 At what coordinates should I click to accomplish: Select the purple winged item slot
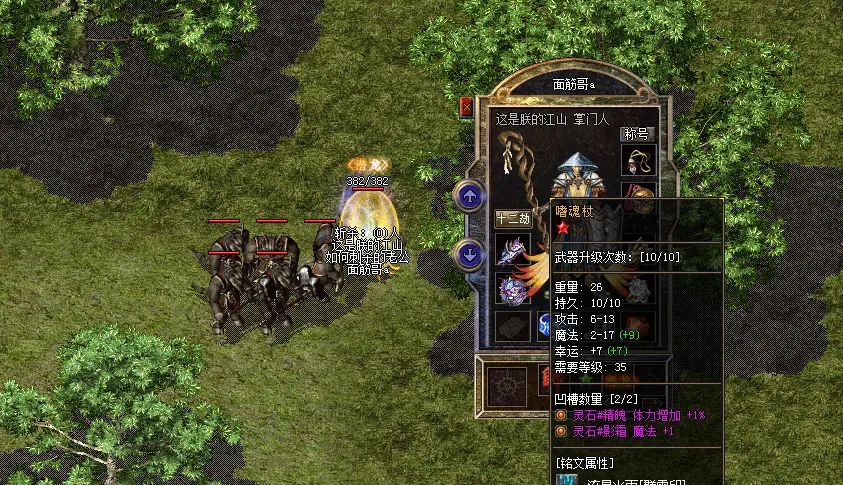click(512, 250)
